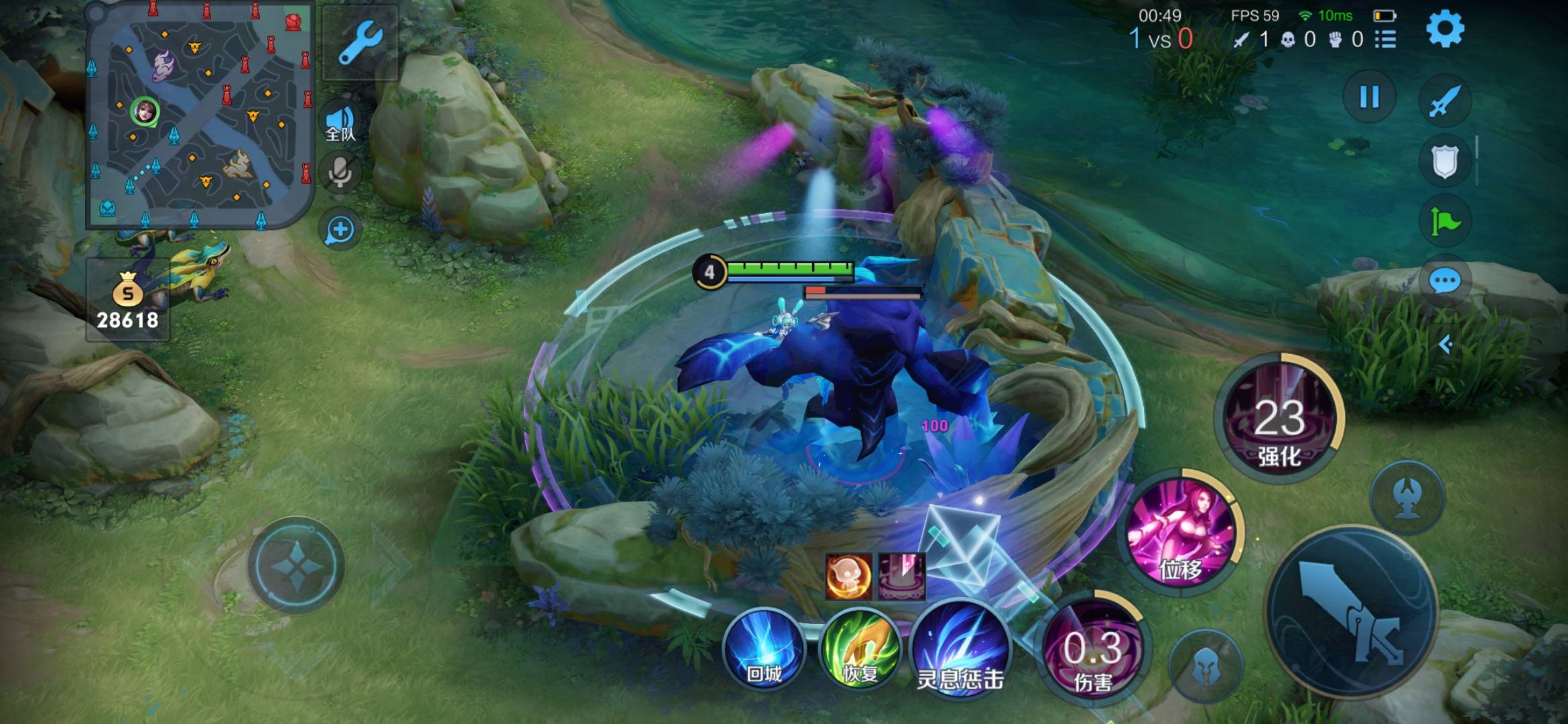Tap the sword basic attack button
1568x724 pixels.
tap(1352, 611)
